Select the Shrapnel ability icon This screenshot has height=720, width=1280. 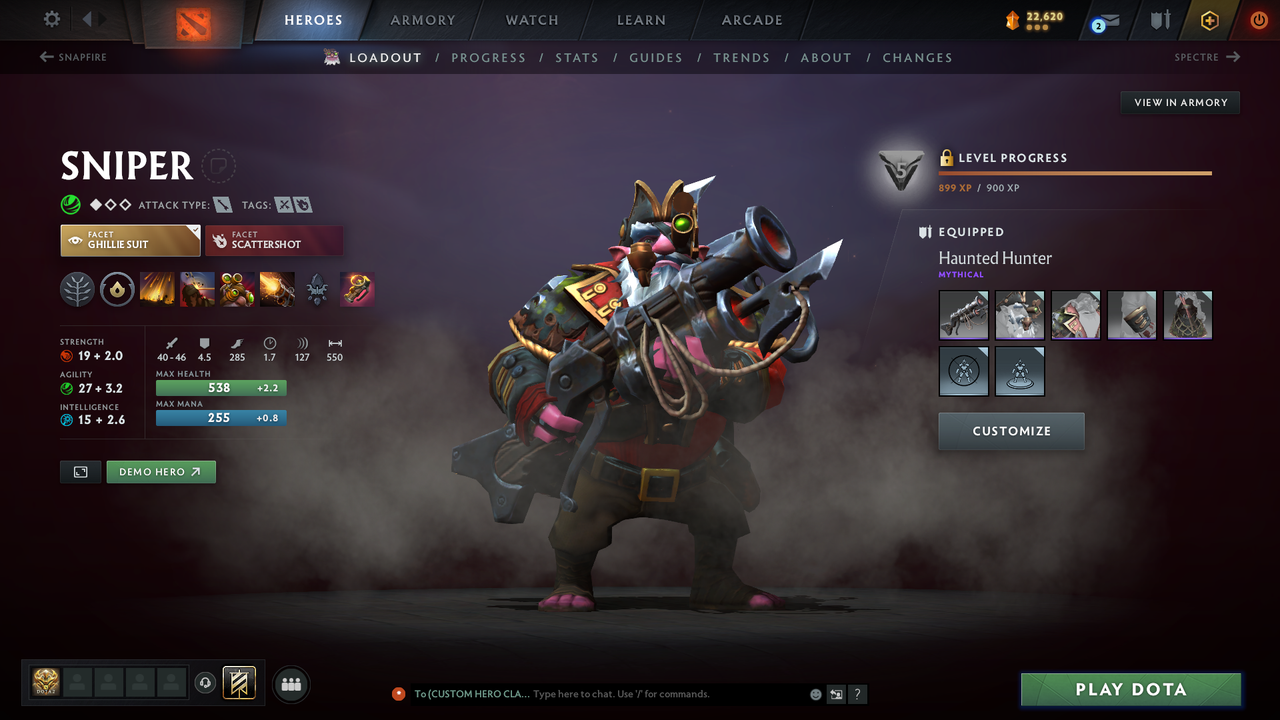158,290
